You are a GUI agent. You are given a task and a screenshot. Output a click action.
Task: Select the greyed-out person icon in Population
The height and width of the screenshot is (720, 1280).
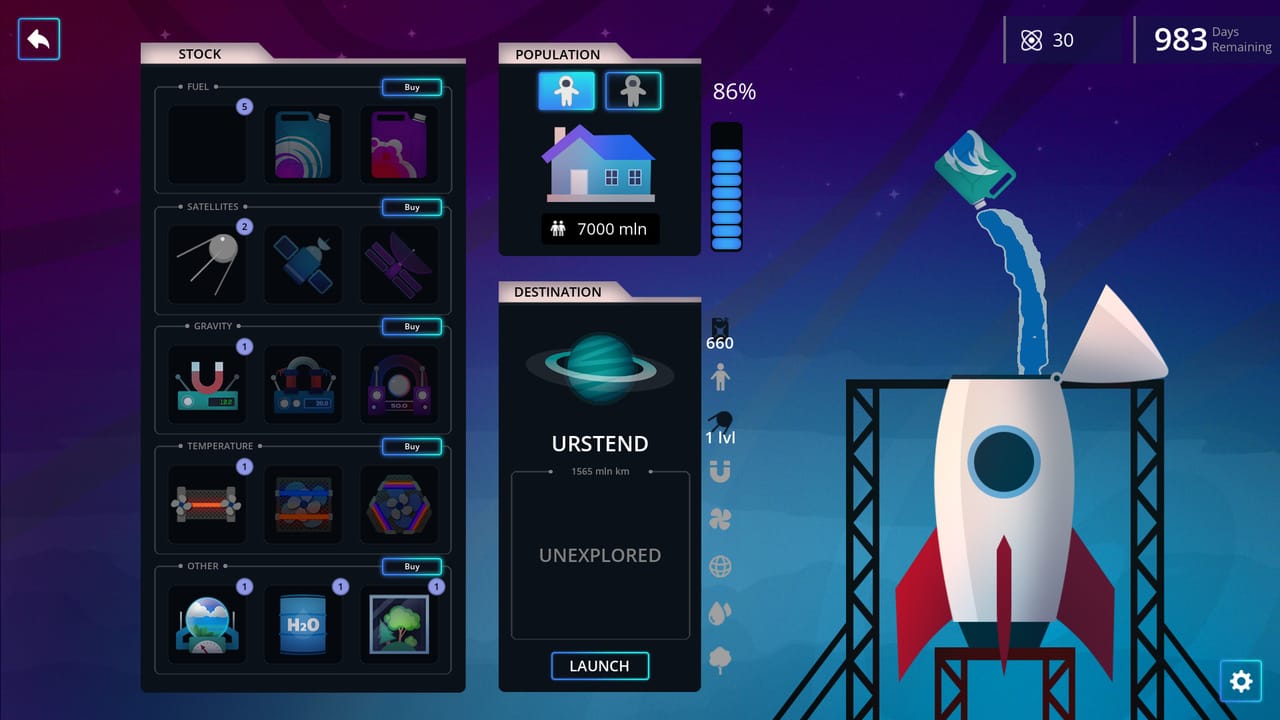coord(633,90)
